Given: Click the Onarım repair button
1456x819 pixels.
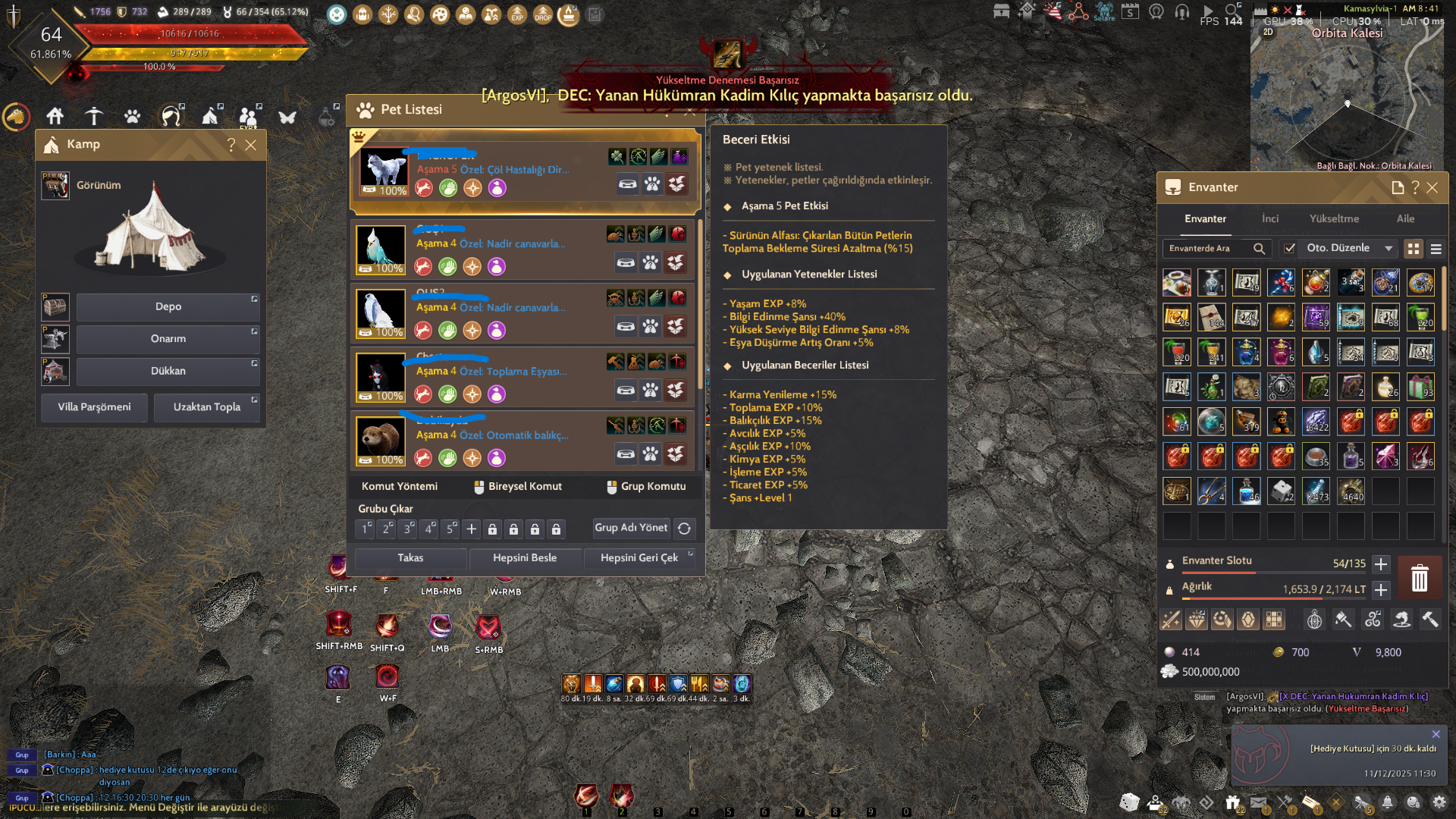Looking at the screenshot, I should [x=168, y=339].
